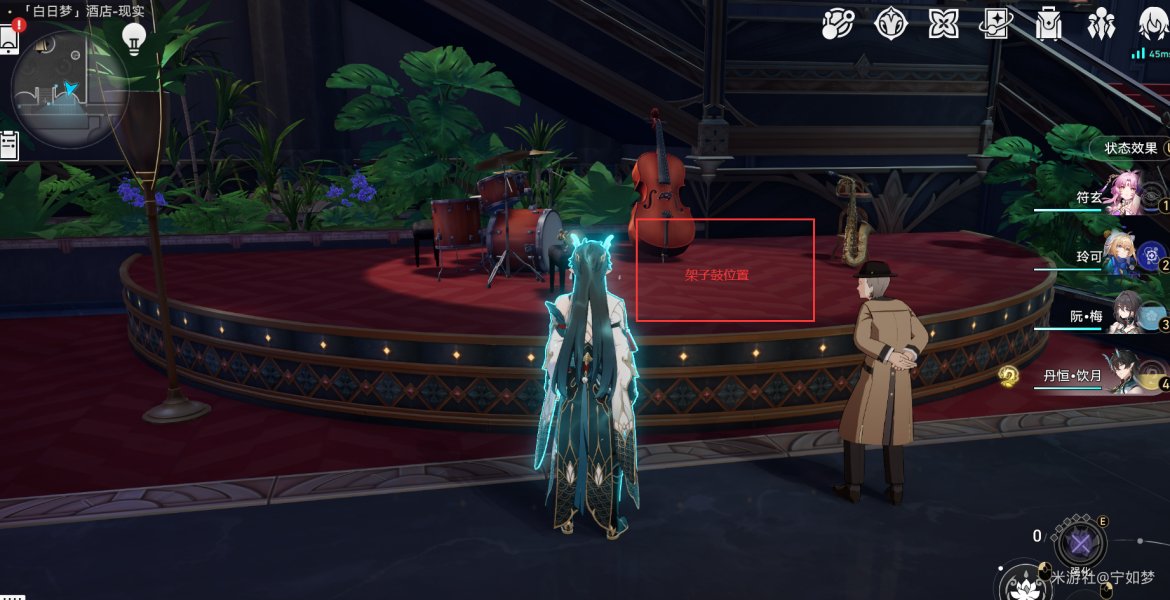
Task: Switch to party member 阮•梅
Action: pos(1122,315)
